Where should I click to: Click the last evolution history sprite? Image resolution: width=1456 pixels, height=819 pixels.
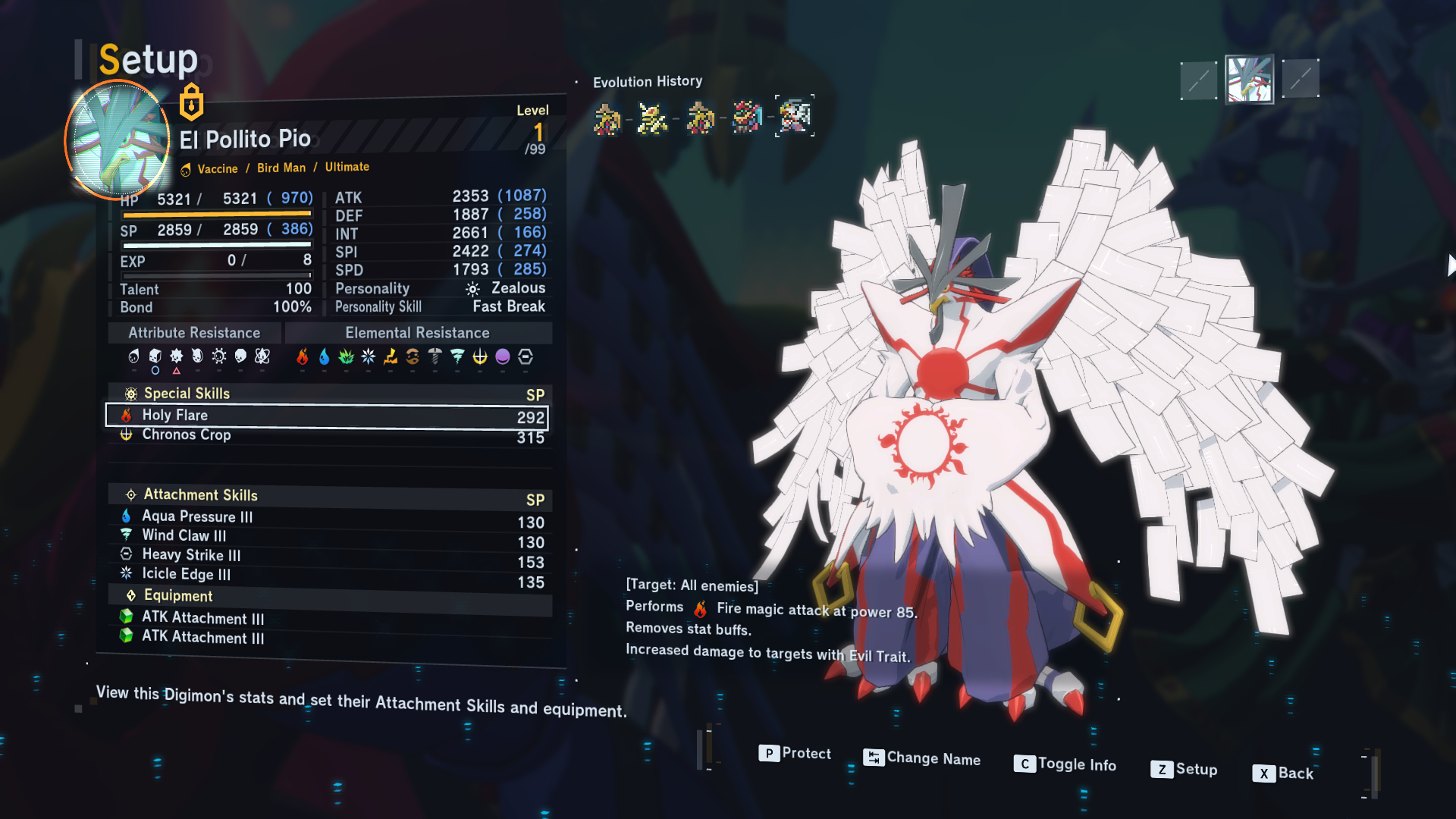795,116
